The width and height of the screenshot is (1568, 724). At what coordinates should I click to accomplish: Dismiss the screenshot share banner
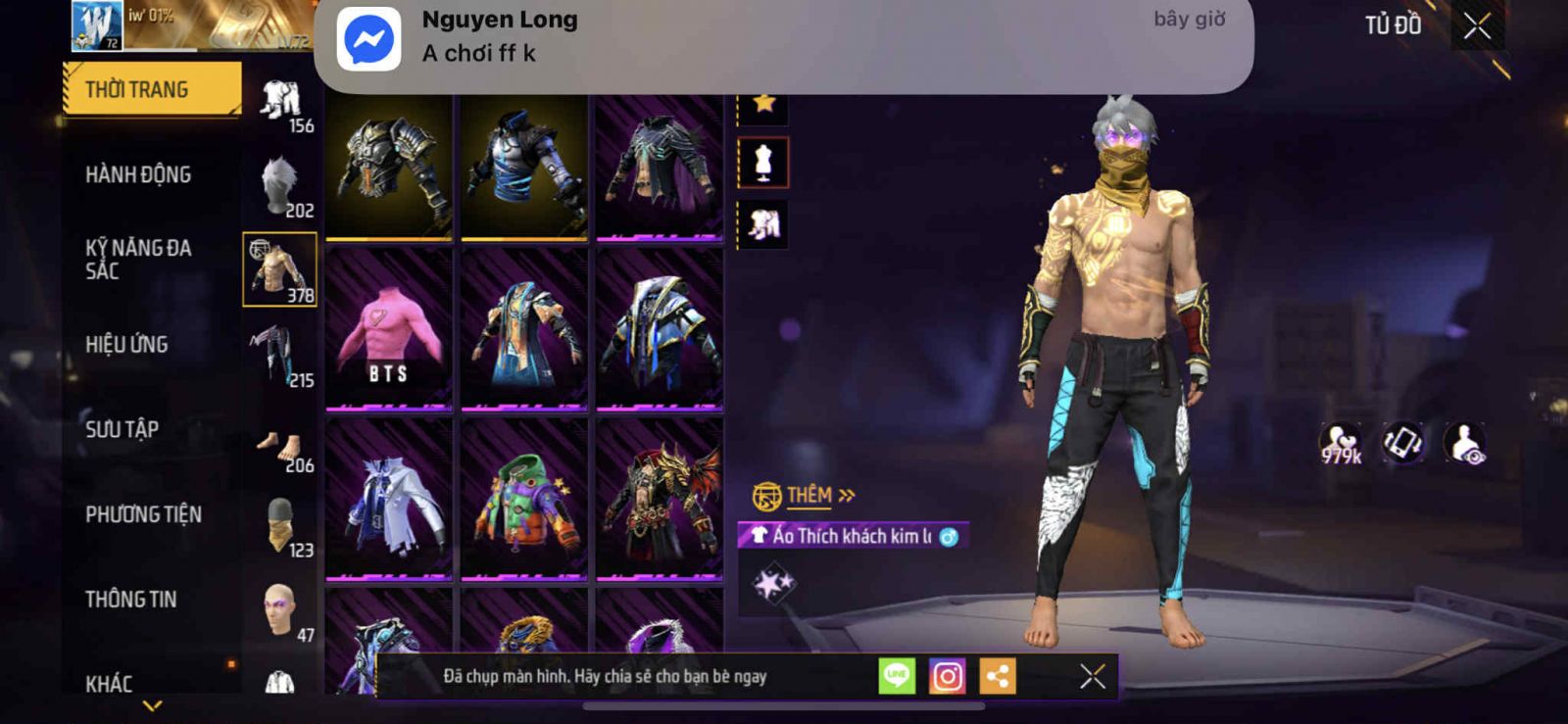1093,676
